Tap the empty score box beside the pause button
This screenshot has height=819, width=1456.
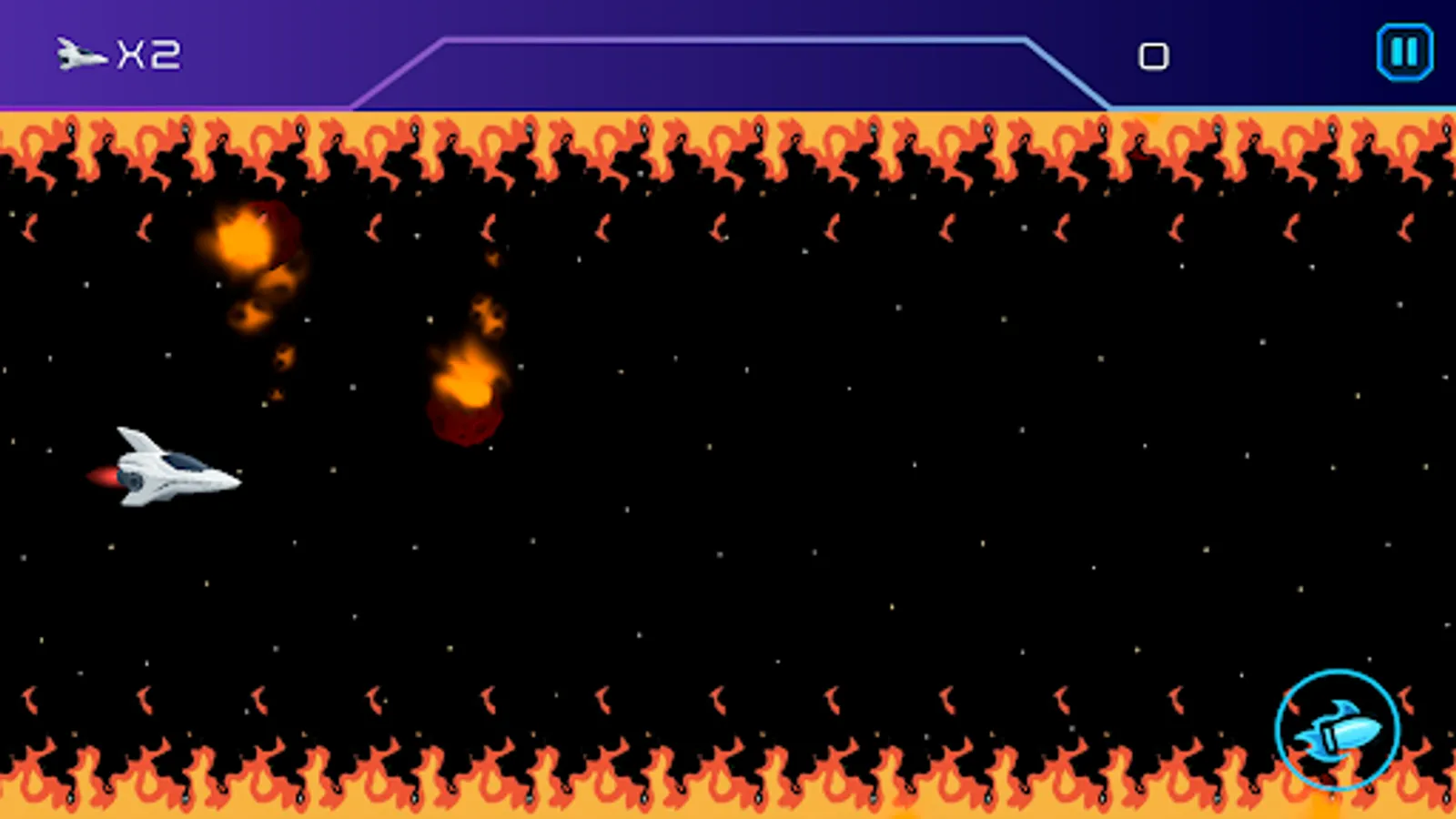point(1154,55)
